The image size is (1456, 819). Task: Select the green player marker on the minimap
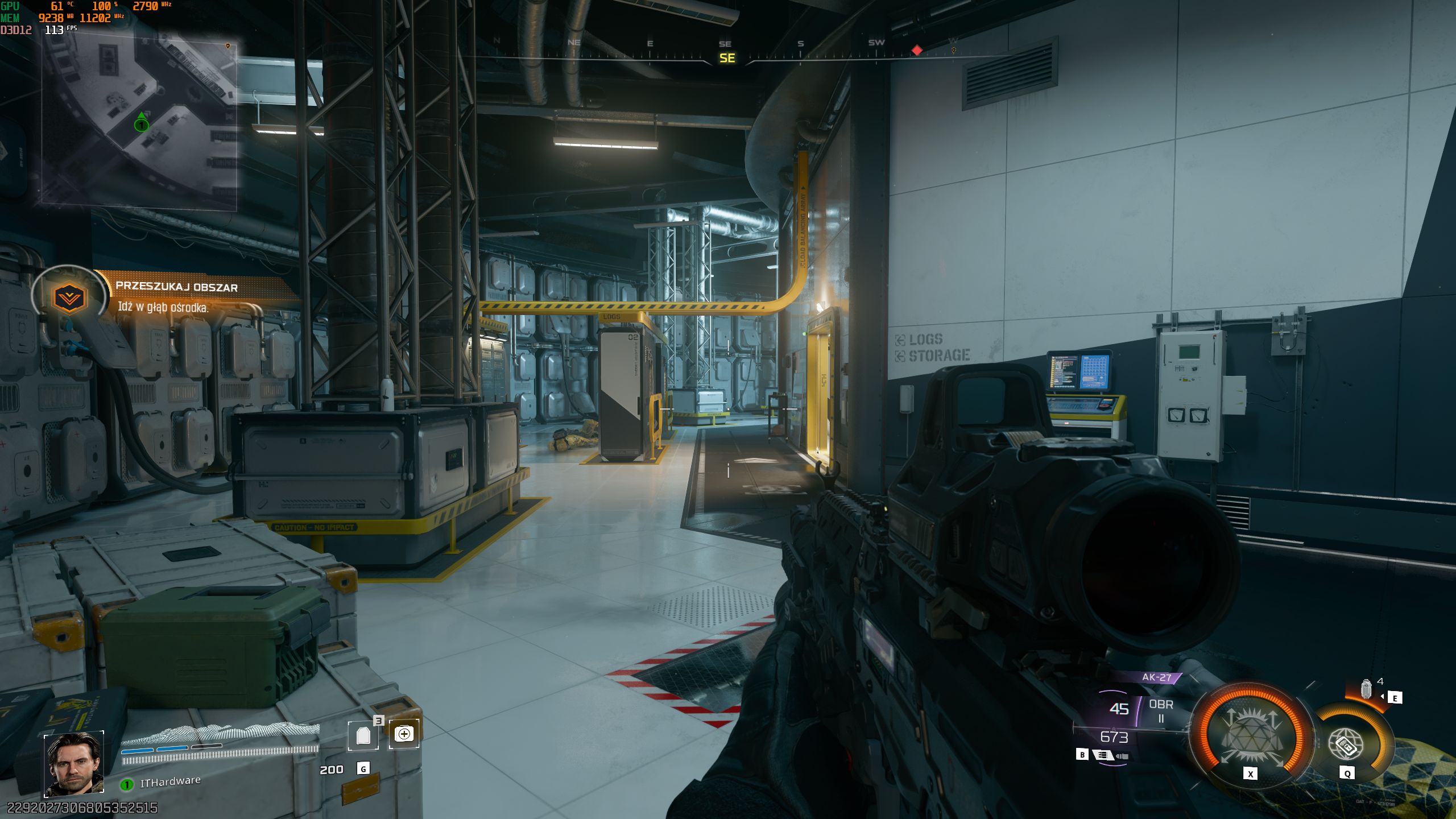tap(141, 124)
